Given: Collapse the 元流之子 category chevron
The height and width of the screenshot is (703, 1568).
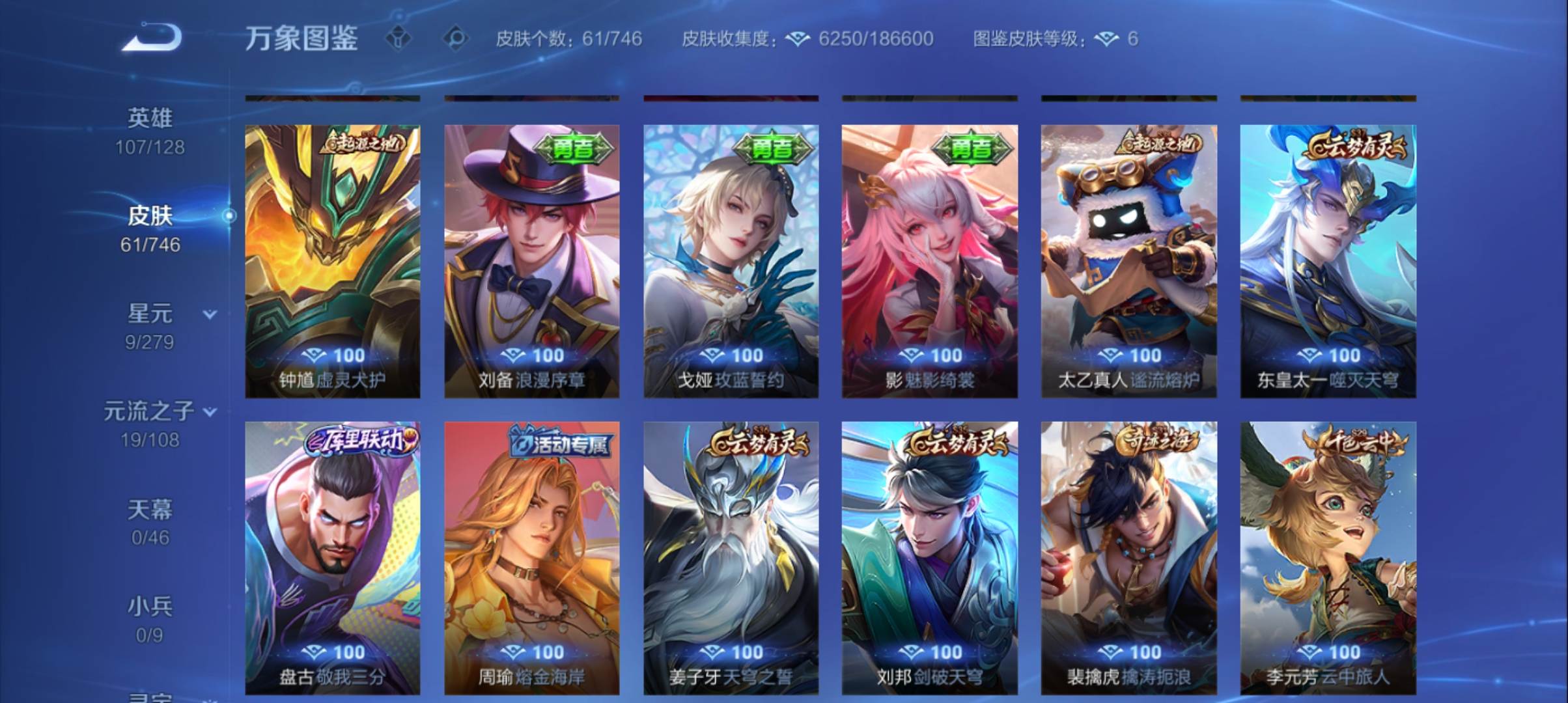Looking at the screenshot, I should (x=210, y=411).
